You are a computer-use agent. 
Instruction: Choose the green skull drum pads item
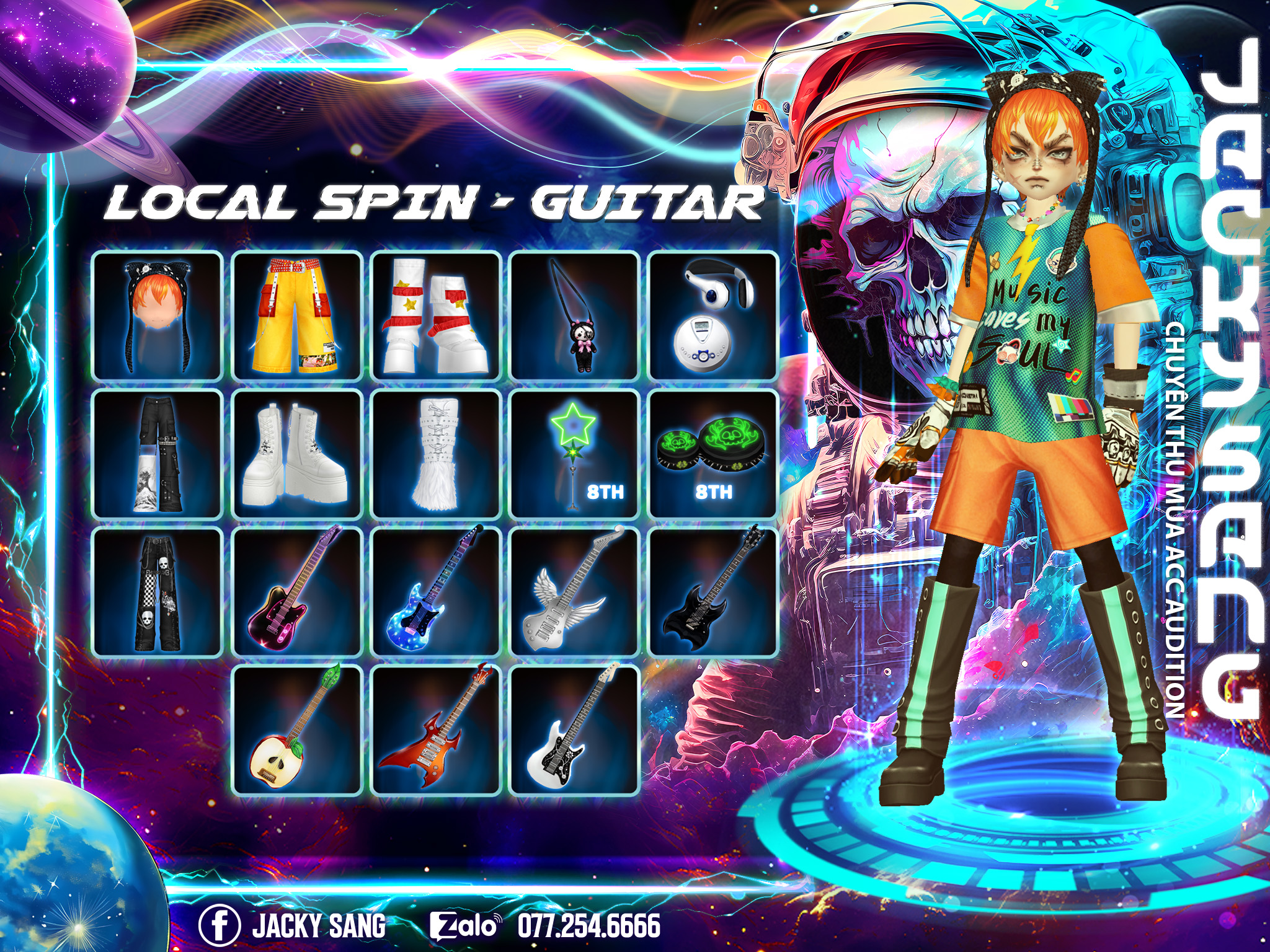pyautogui.click(x=713, y=454)
